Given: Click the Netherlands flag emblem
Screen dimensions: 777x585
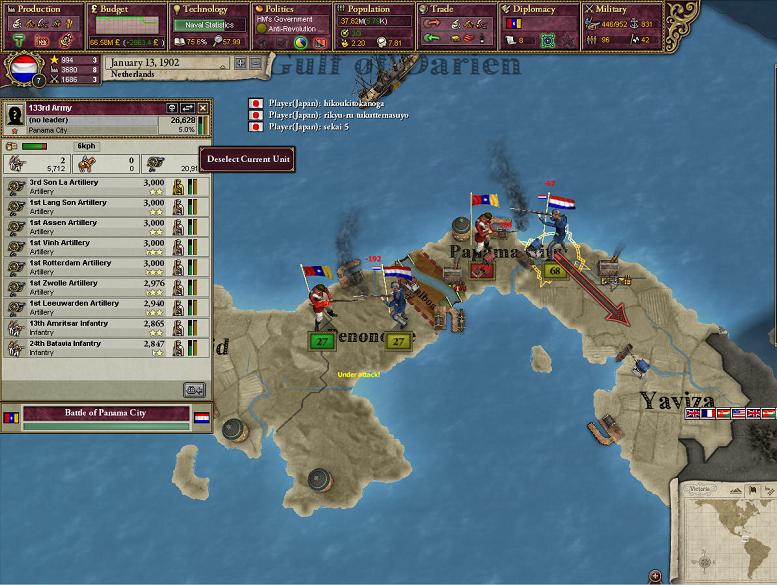Looking at the screenshot, I should click(x=23, y=70).
